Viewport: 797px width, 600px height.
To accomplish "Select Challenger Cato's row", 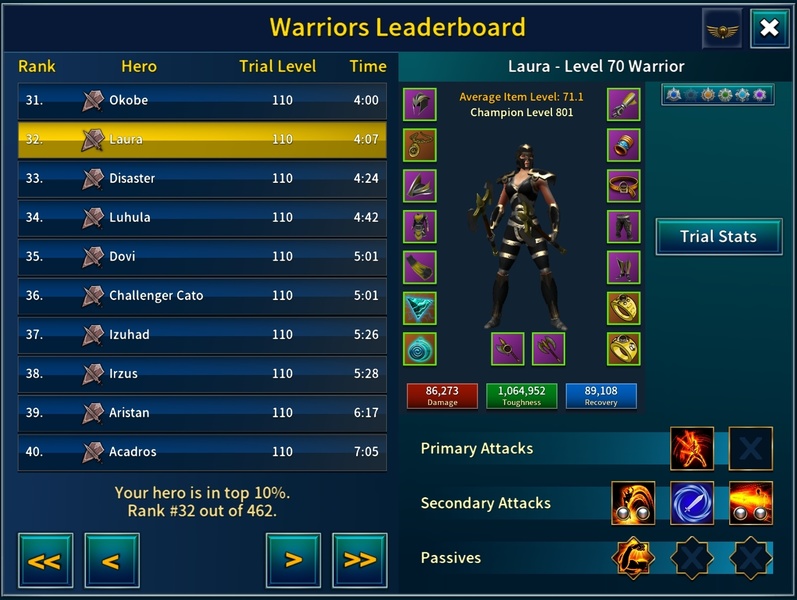I will point(202,295).
